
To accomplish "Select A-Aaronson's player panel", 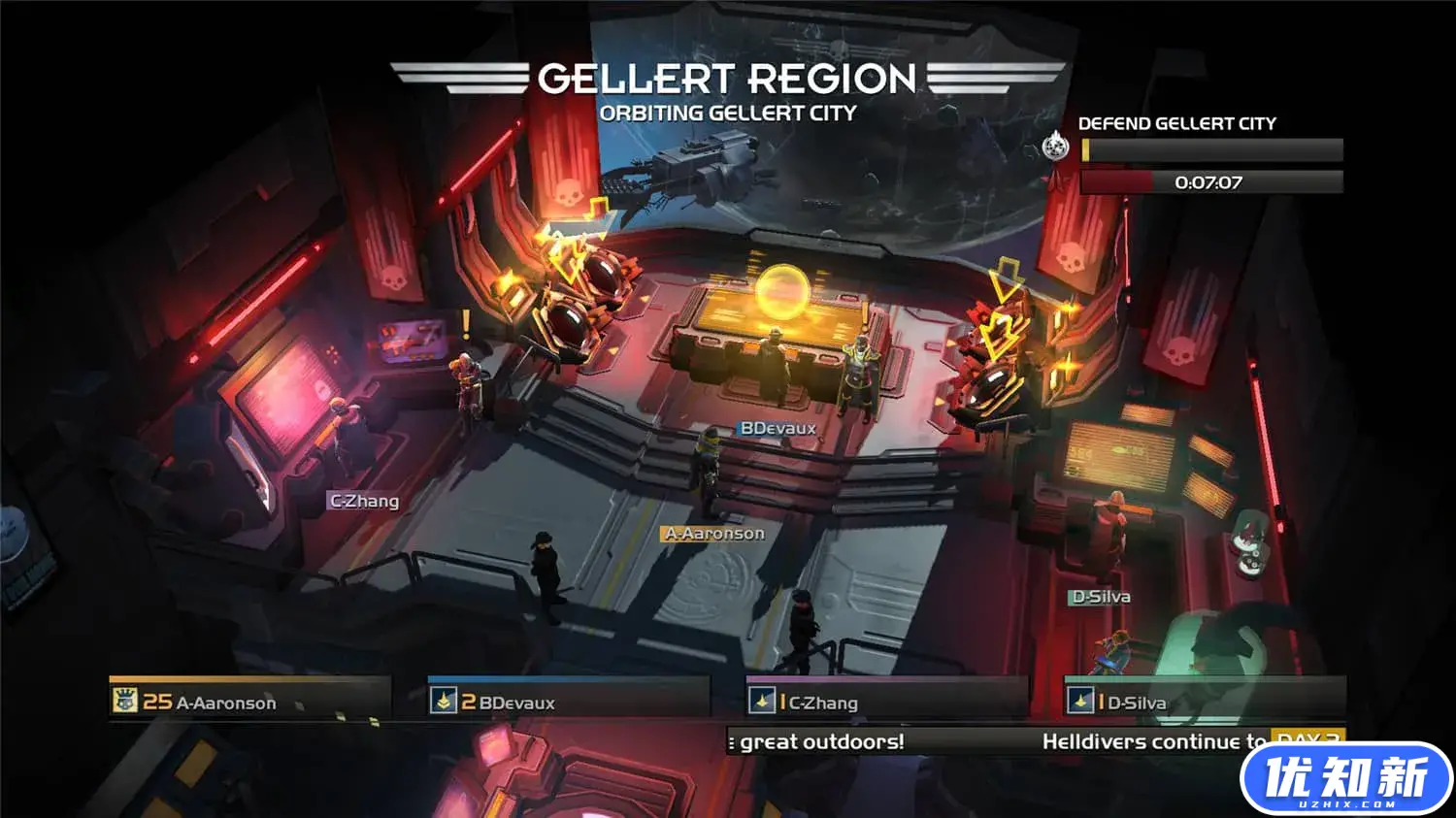I will pos(249,701).
